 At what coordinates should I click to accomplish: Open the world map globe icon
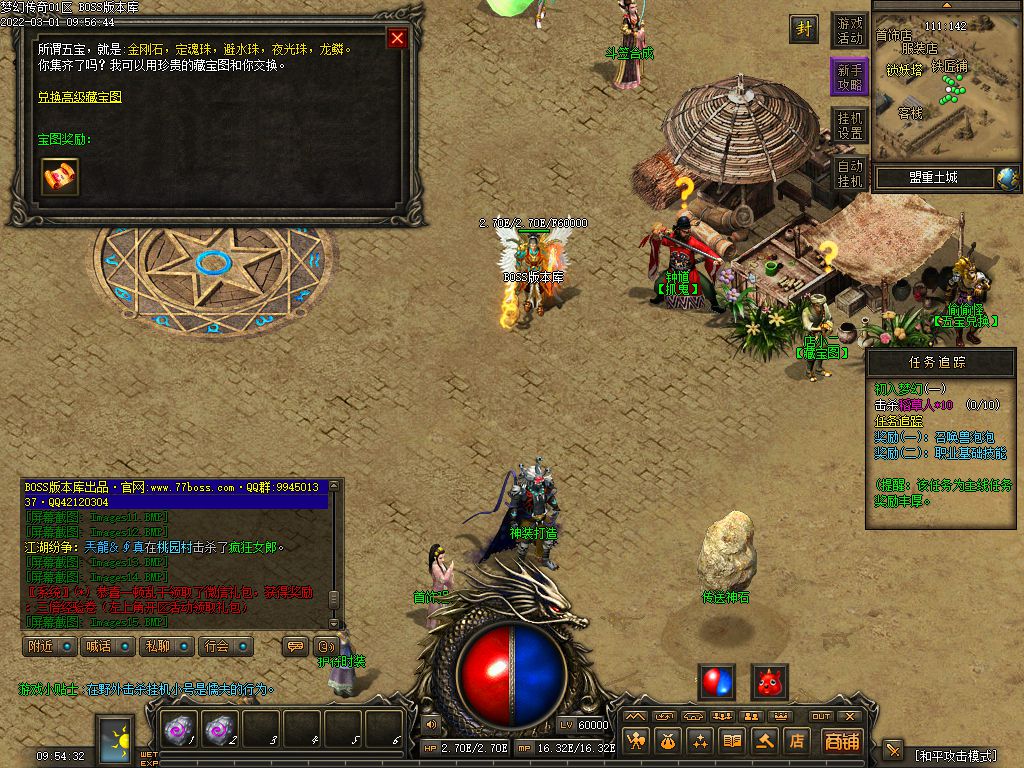pyautogui.click(x=1006, y=178)
